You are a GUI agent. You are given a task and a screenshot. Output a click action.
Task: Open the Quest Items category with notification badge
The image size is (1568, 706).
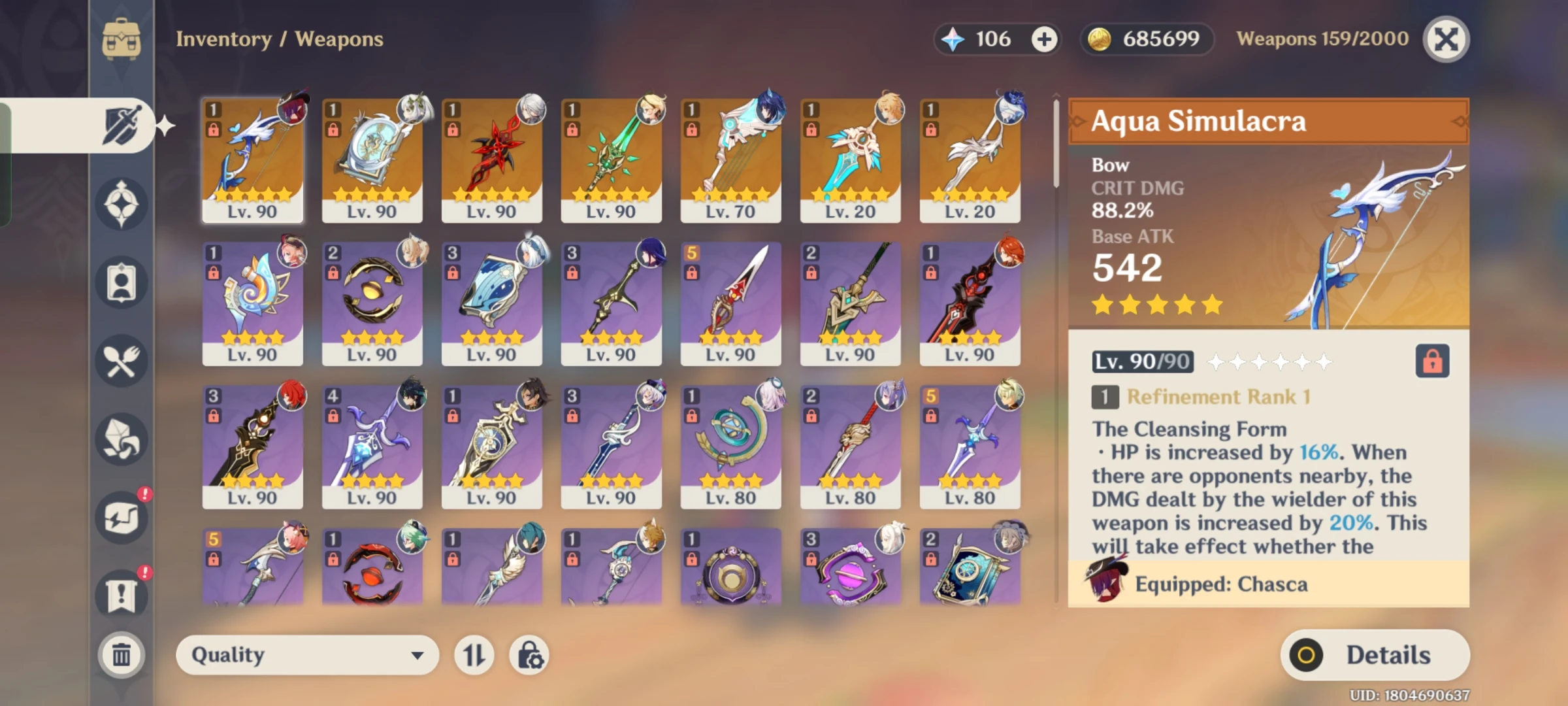[121, 595]
